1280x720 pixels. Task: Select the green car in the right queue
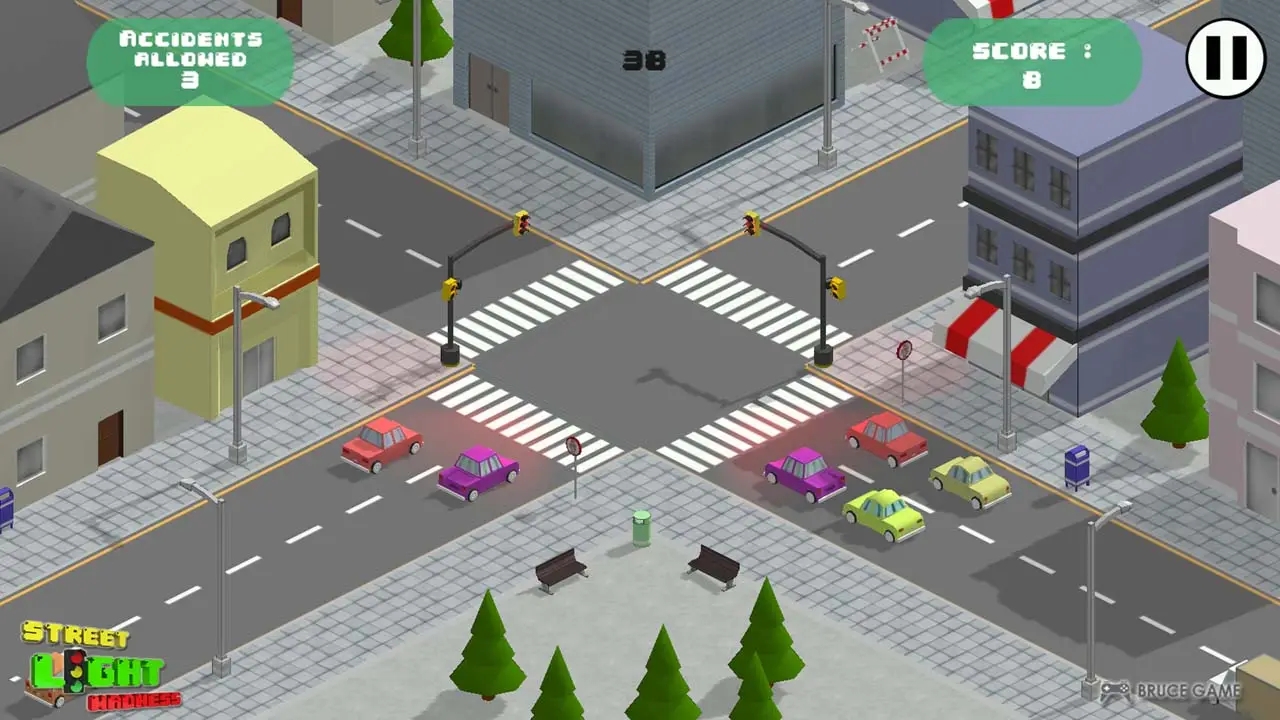(x=880, y=515)
